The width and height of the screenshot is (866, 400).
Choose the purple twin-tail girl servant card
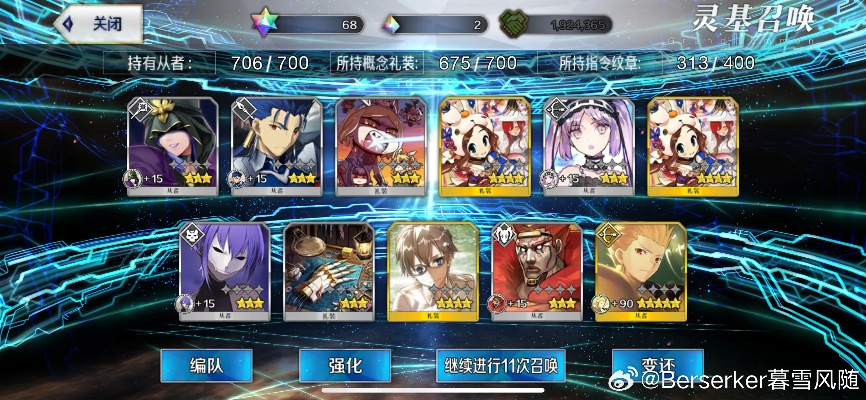tap(589, 144)
